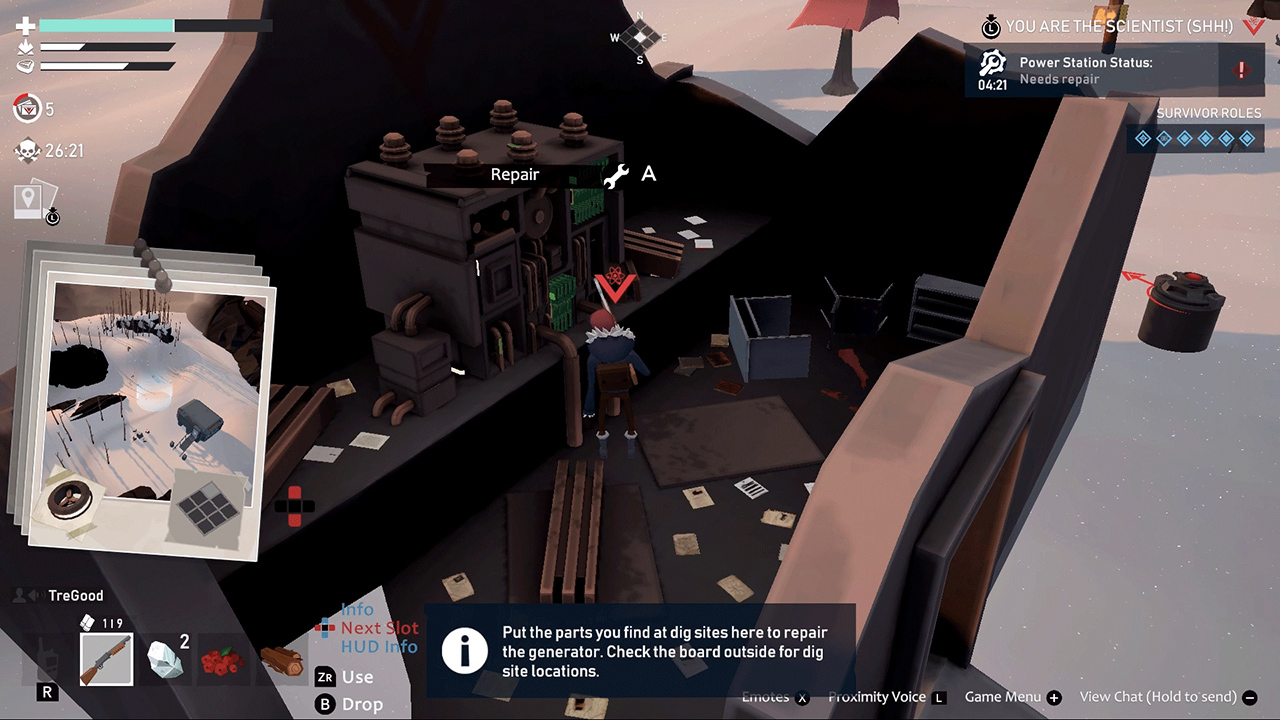1280x720 pixels.
Task: Click the red exclamation warning diamond
Action: 1242,71
